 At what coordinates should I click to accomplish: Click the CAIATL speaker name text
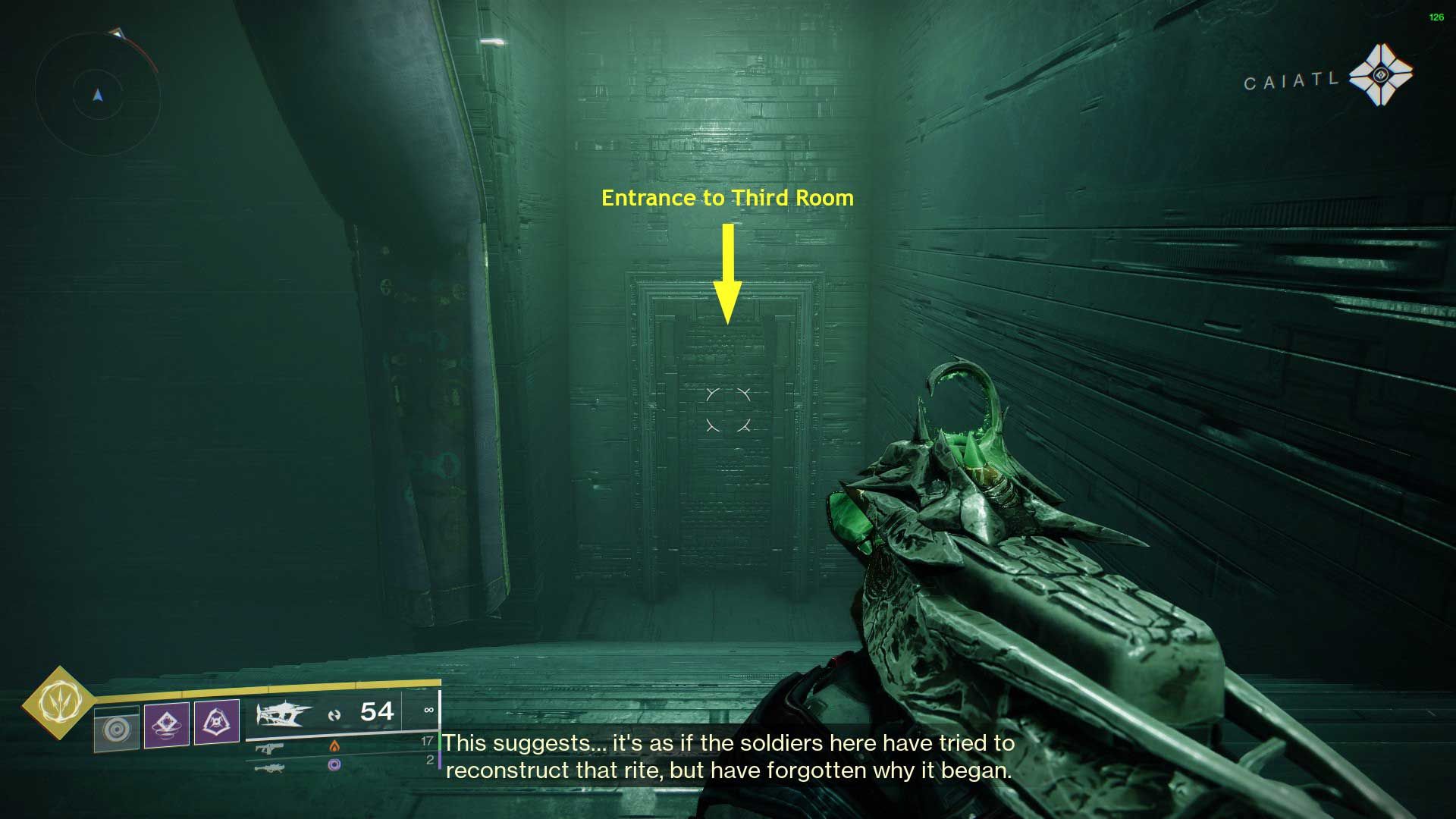click(x=1292, y=80)
